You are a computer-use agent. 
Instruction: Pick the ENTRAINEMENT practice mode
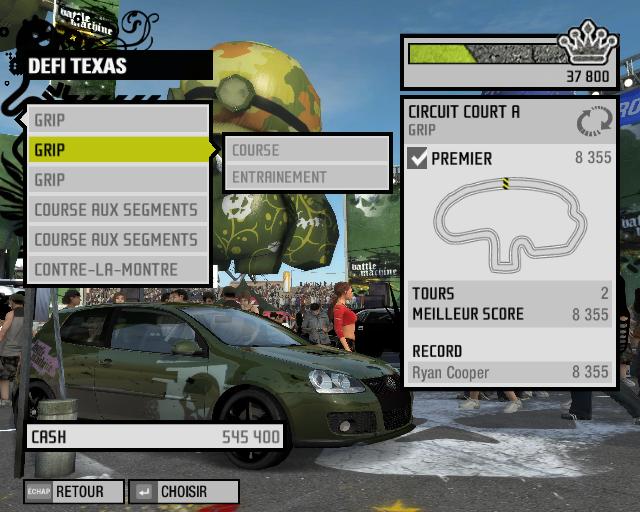click(305, 177)
